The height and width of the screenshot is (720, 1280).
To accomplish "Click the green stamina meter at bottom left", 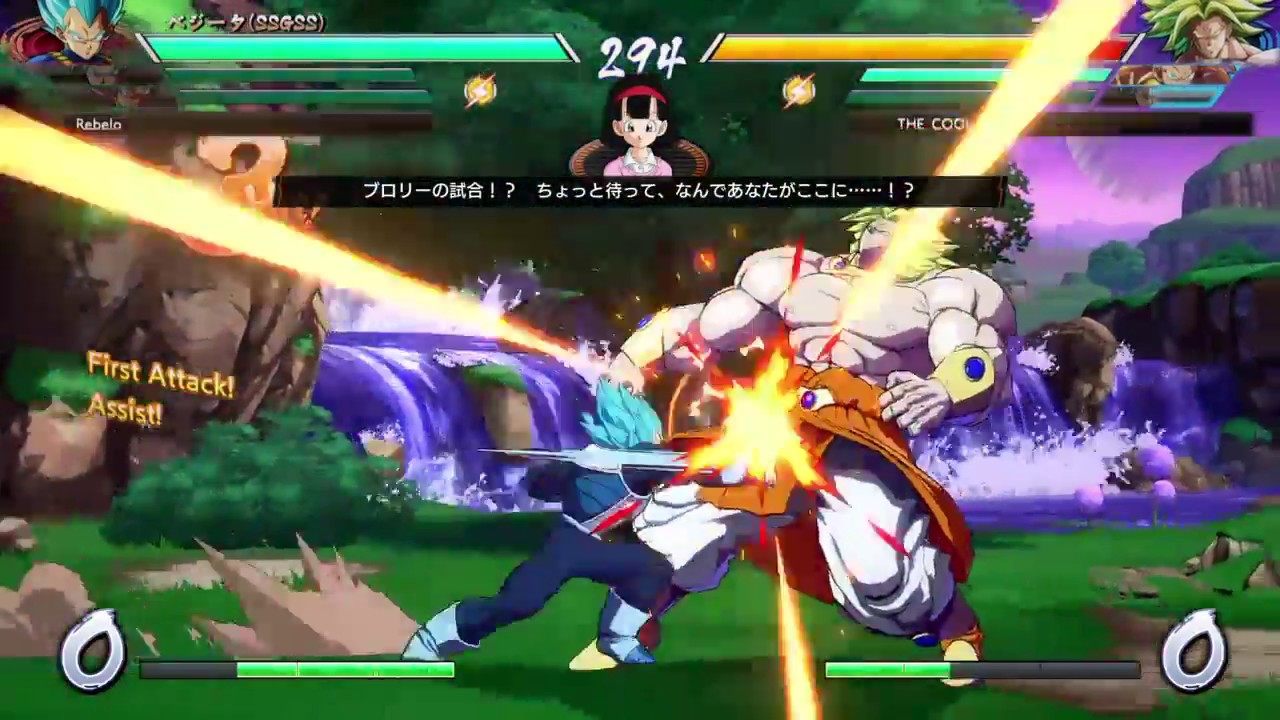I will tap(345, 672).
